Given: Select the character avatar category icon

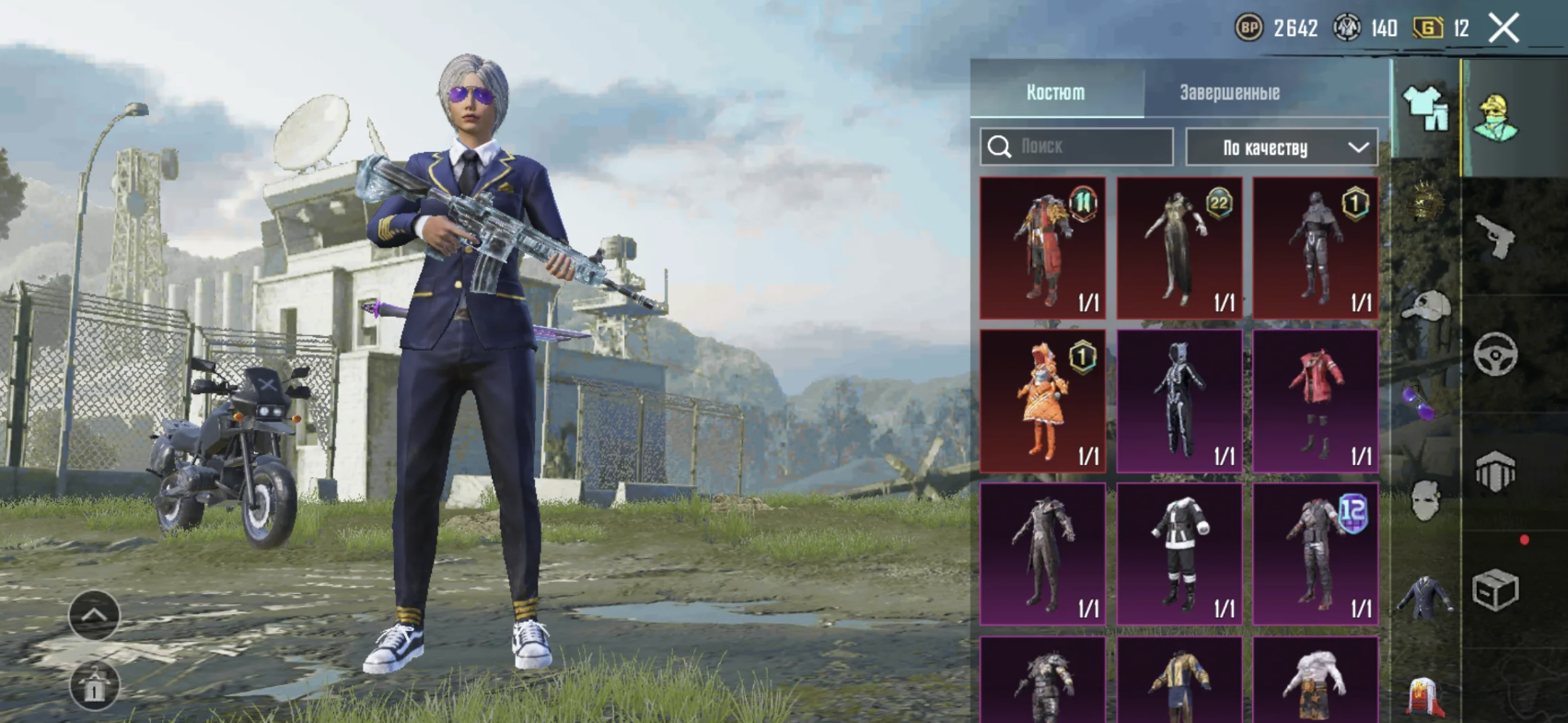Looking at the screenshot, I should tap(1495, 118).
